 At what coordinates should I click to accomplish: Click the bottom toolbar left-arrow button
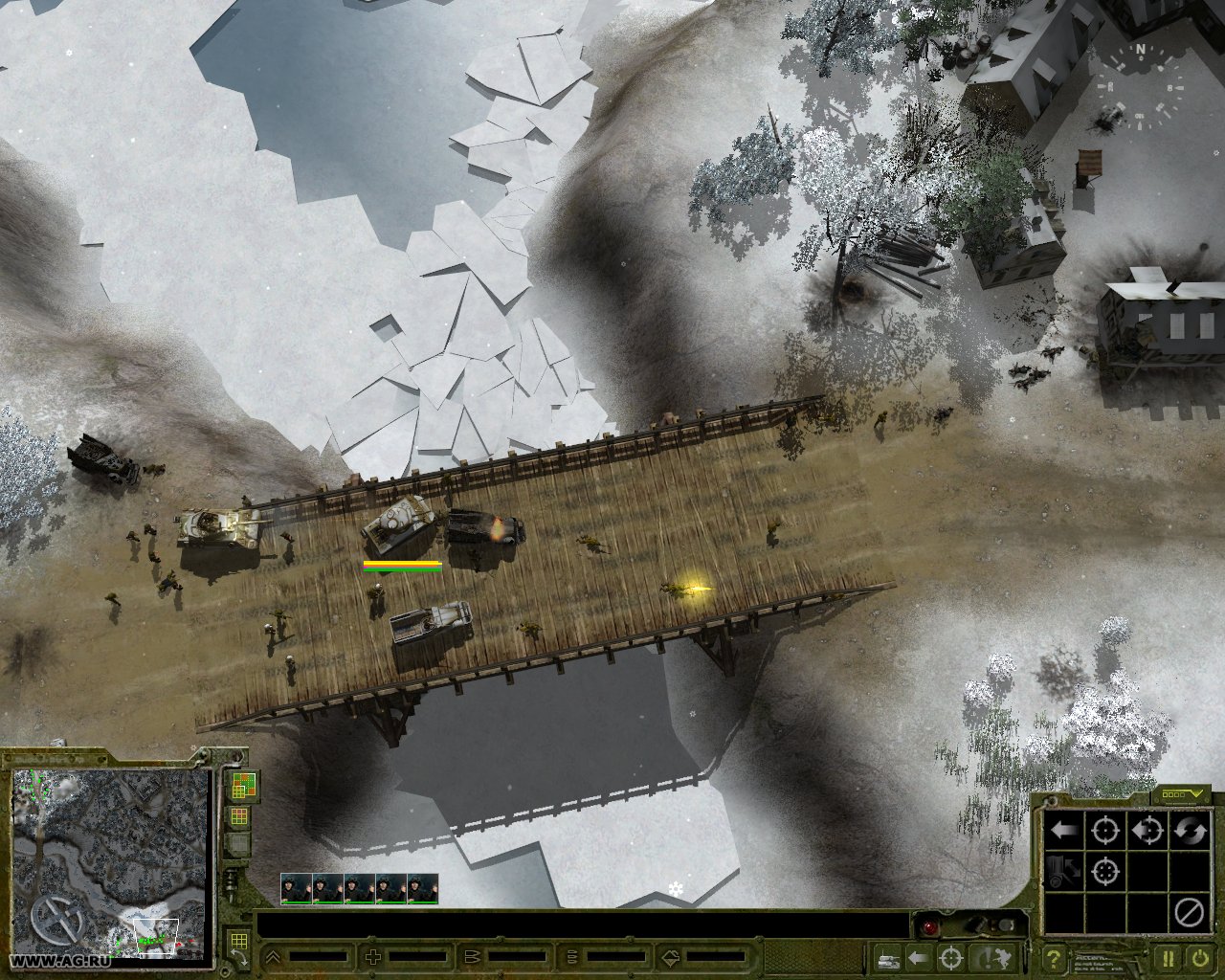919,957
